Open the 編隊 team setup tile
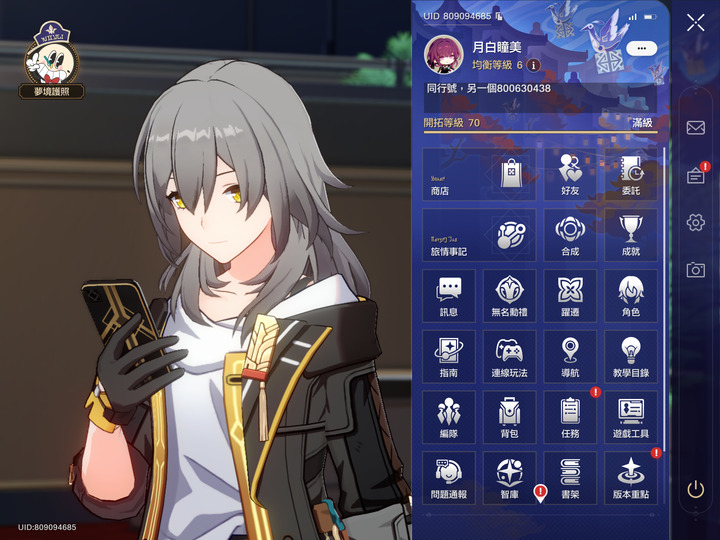The width and height of the screenshot is (720, 540). (x=448, y=417)
